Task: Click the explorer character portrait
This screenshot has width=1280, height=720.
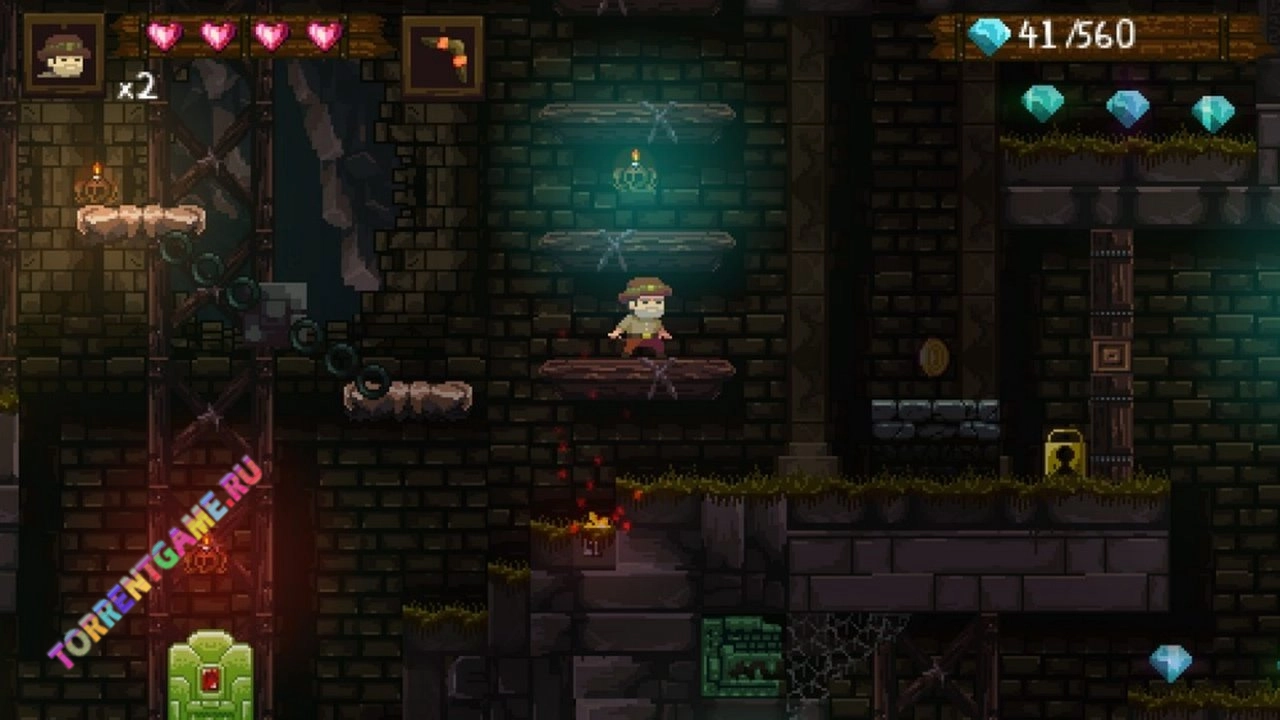Action: pos(64,54)
